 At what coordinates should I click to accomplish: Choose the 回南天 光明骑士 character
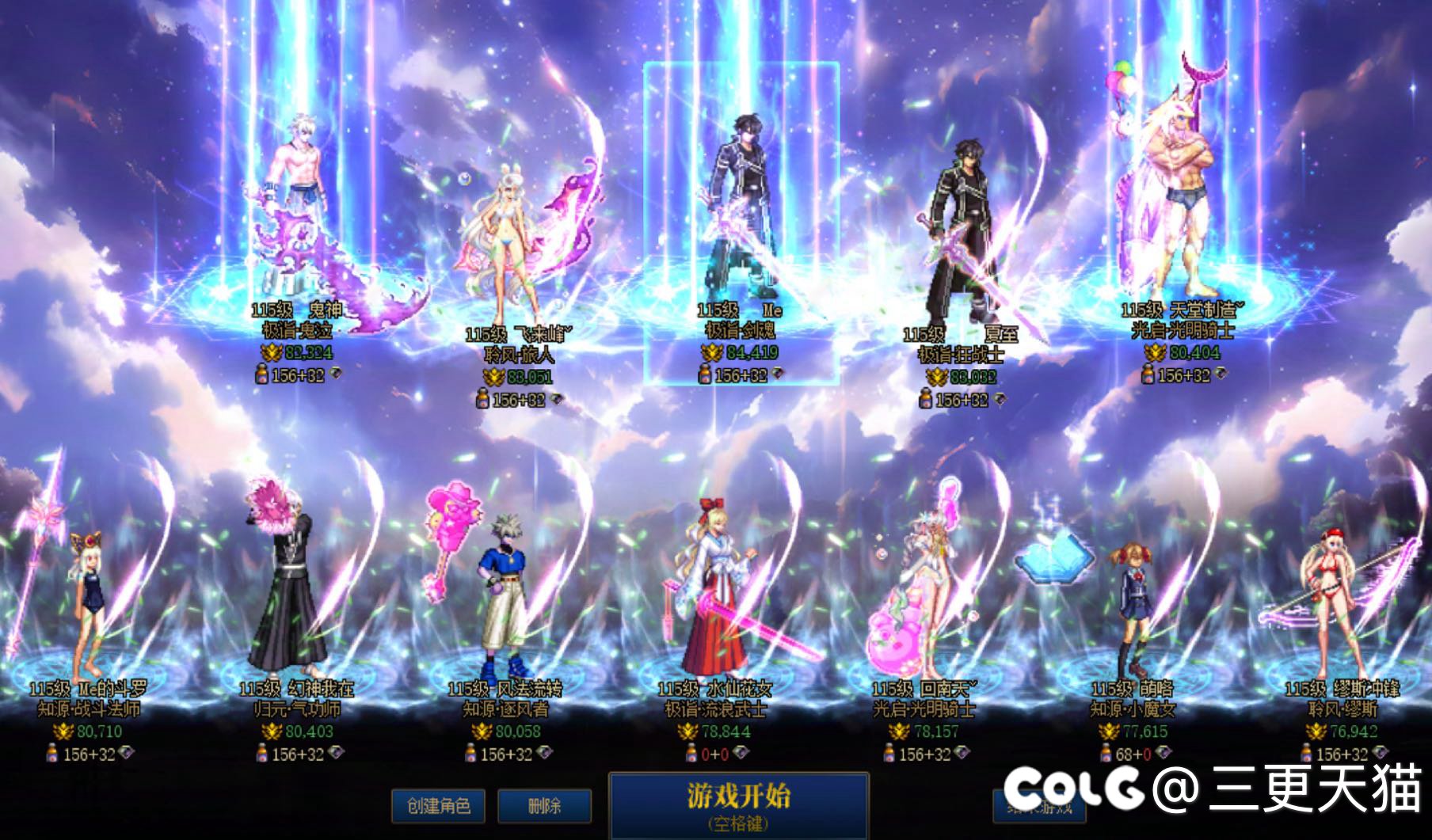click(x=924, y=602)
